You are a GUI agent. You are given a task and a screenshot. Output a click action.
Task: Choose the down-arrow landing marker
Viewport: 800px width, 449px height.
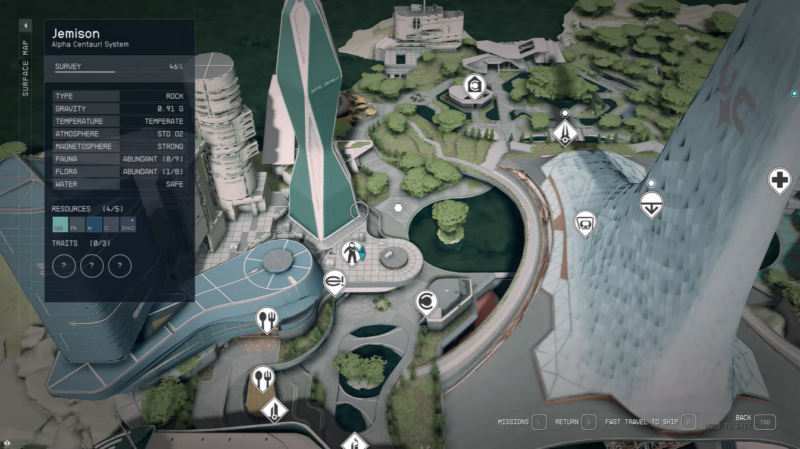click(x=651, y=204)
